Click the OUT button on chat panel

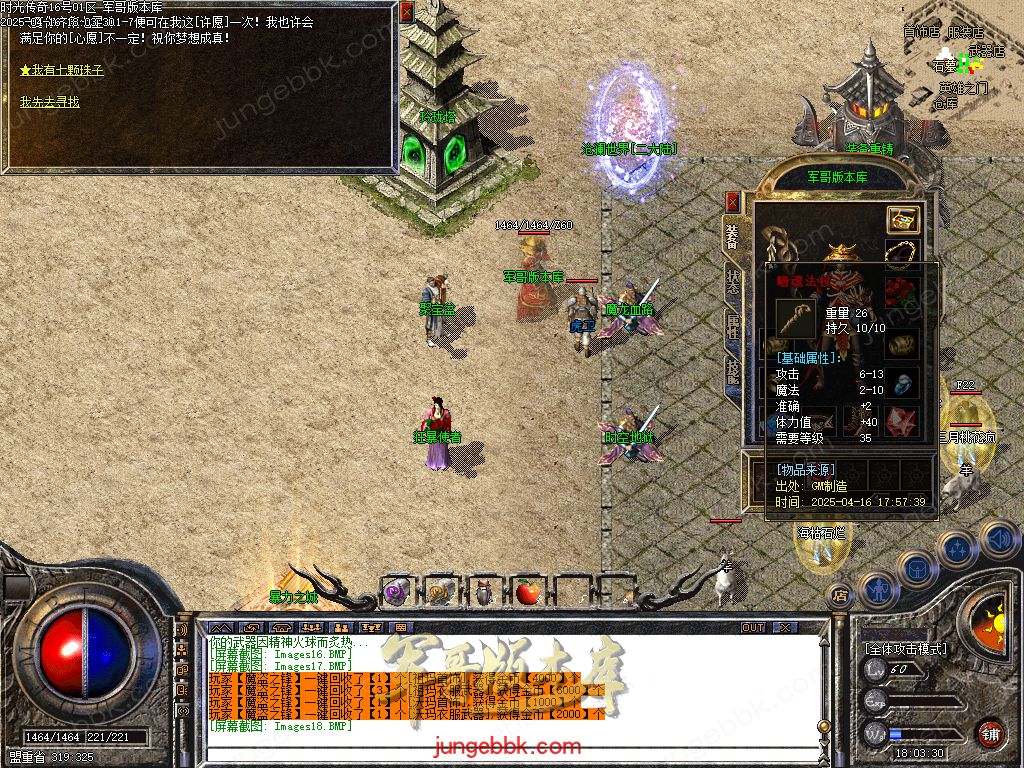pos(753,628)
